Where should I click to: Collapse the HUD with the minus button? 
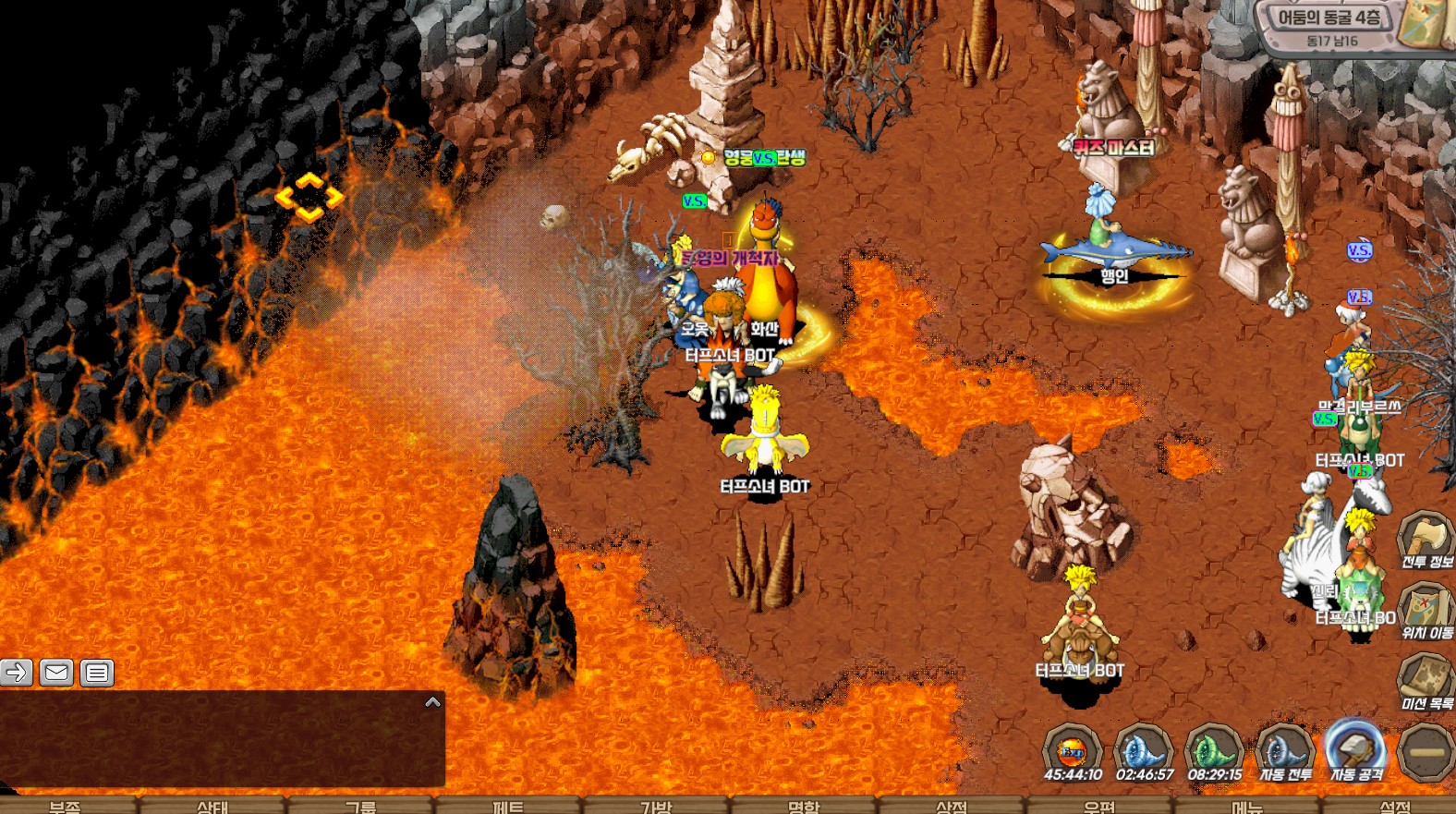1426,752
